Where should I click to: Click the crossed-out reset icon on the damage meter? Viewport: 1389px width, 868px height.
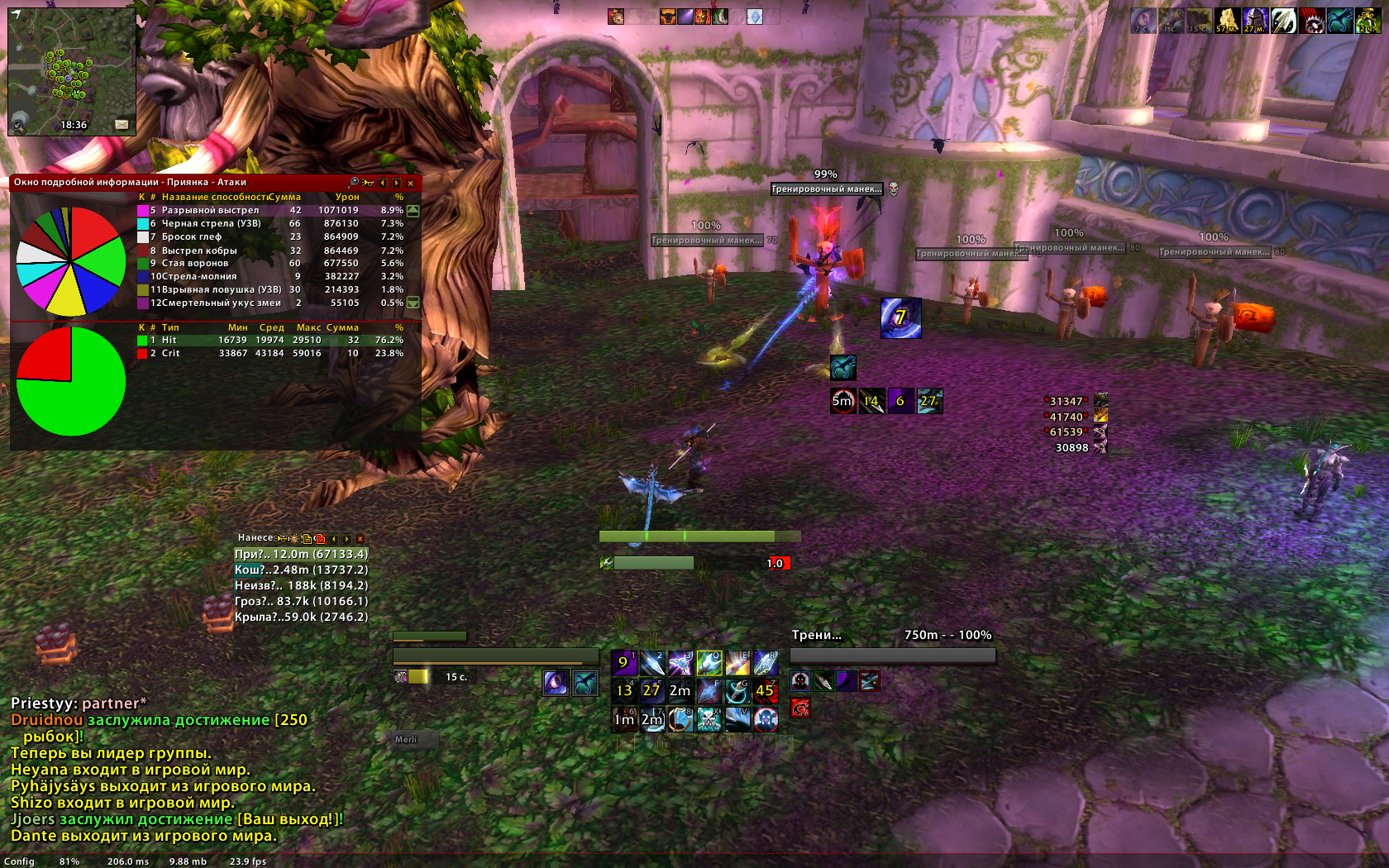[x=319, y=538]
